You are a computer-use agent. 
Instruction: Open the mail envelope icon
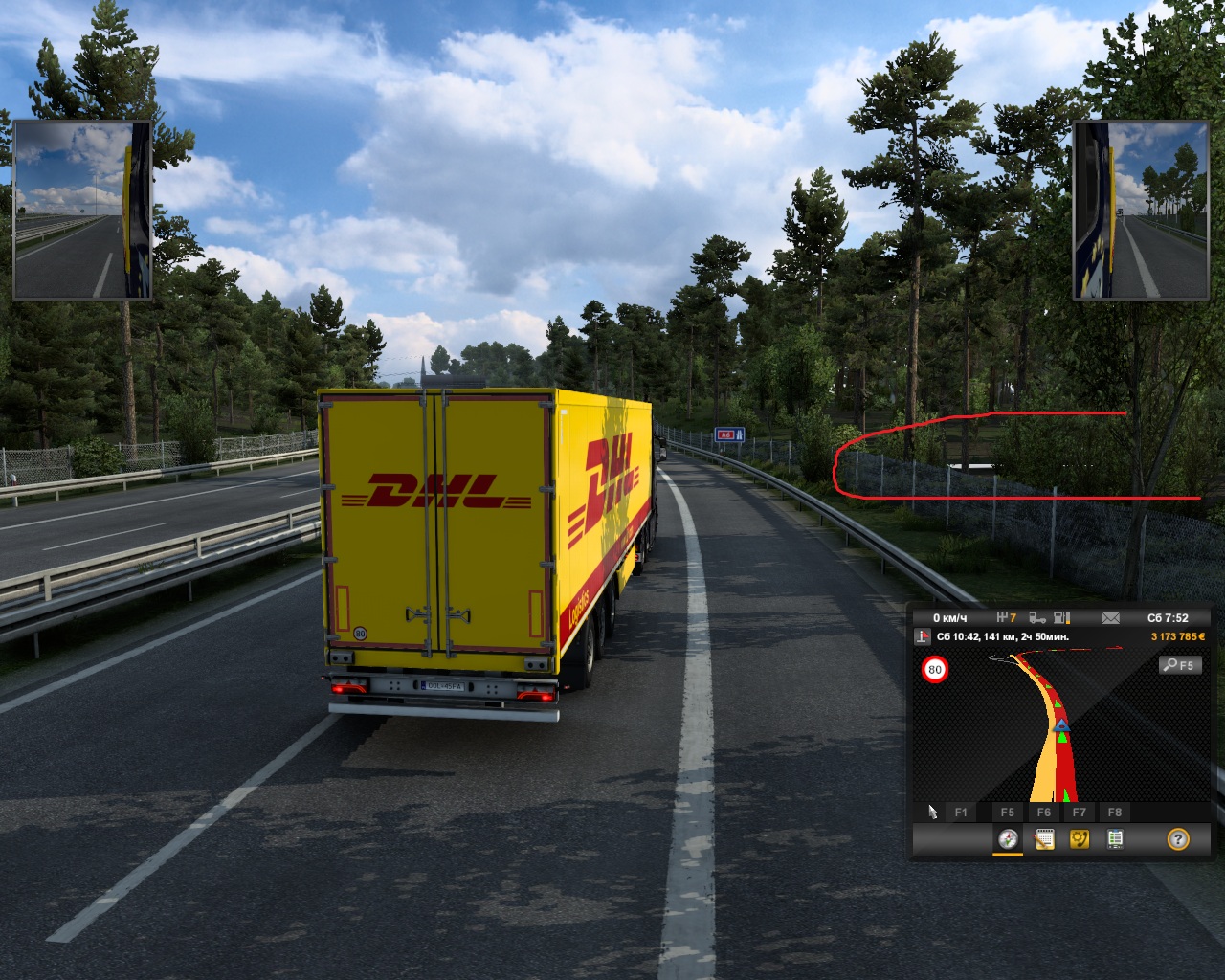point(1110,618)
